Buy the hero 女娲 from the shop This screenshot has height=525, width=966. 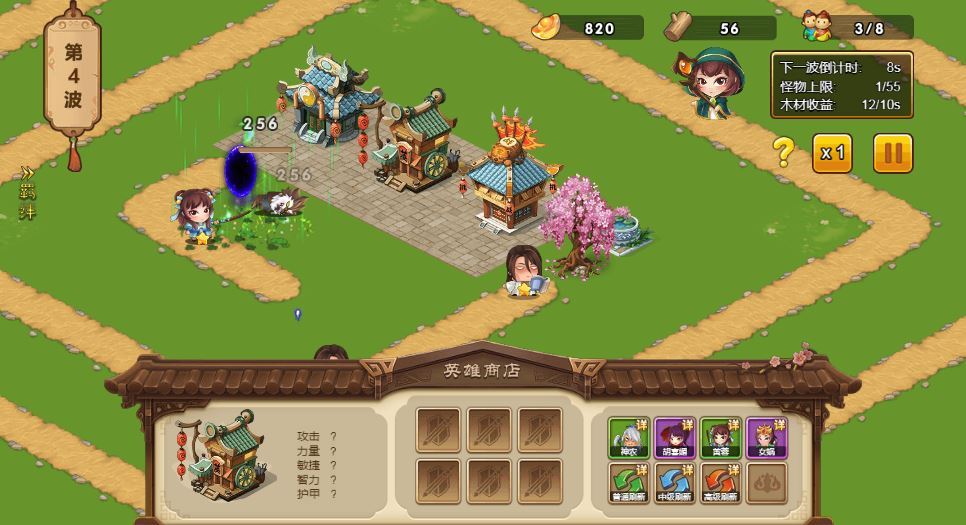coord(766,438)
